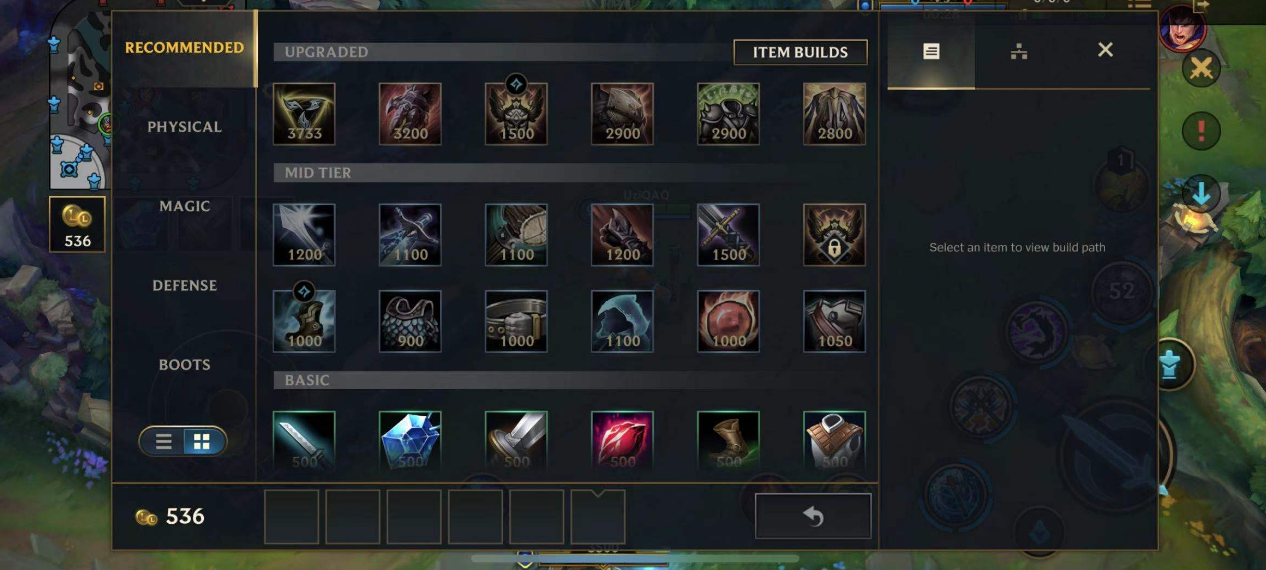Select the Defense category tab

click(184, 285)
